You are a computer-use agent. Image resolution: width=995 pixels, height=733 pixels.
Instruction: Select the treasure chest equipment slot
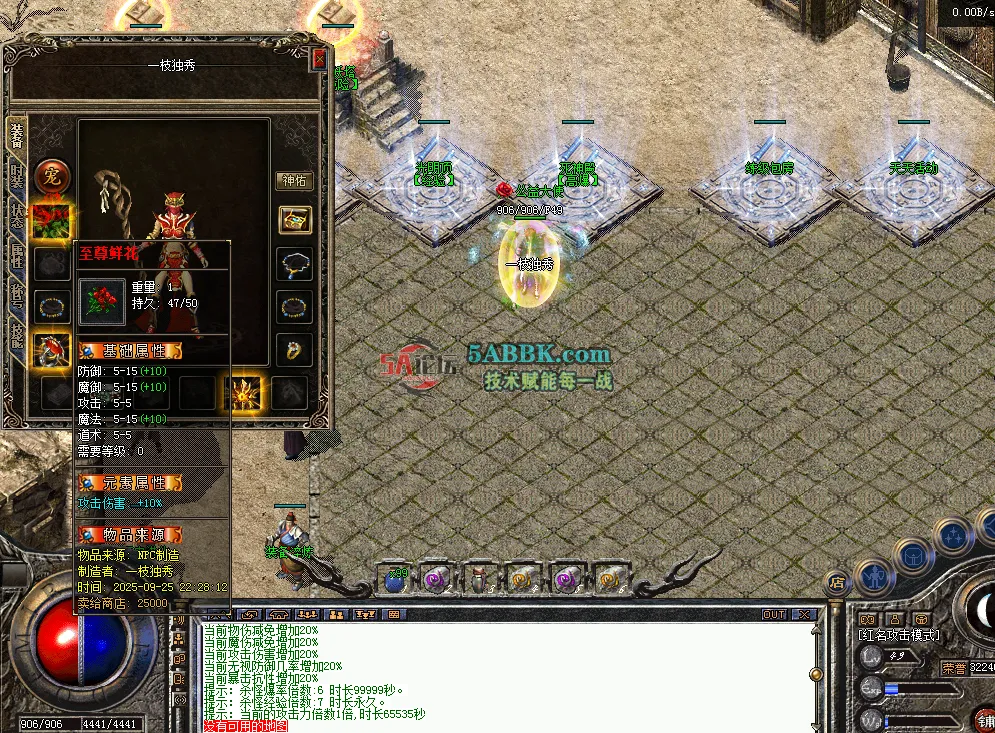[294, 220]
